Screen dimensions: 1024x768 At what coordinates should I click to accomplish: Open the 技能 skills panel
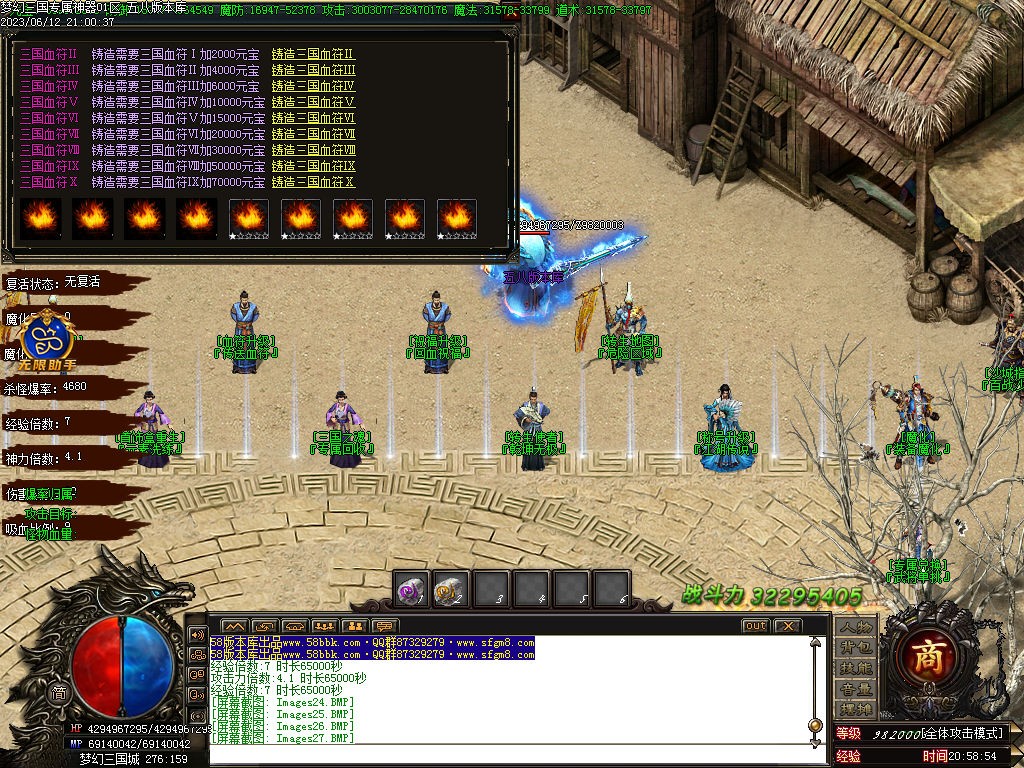[856, 667]
